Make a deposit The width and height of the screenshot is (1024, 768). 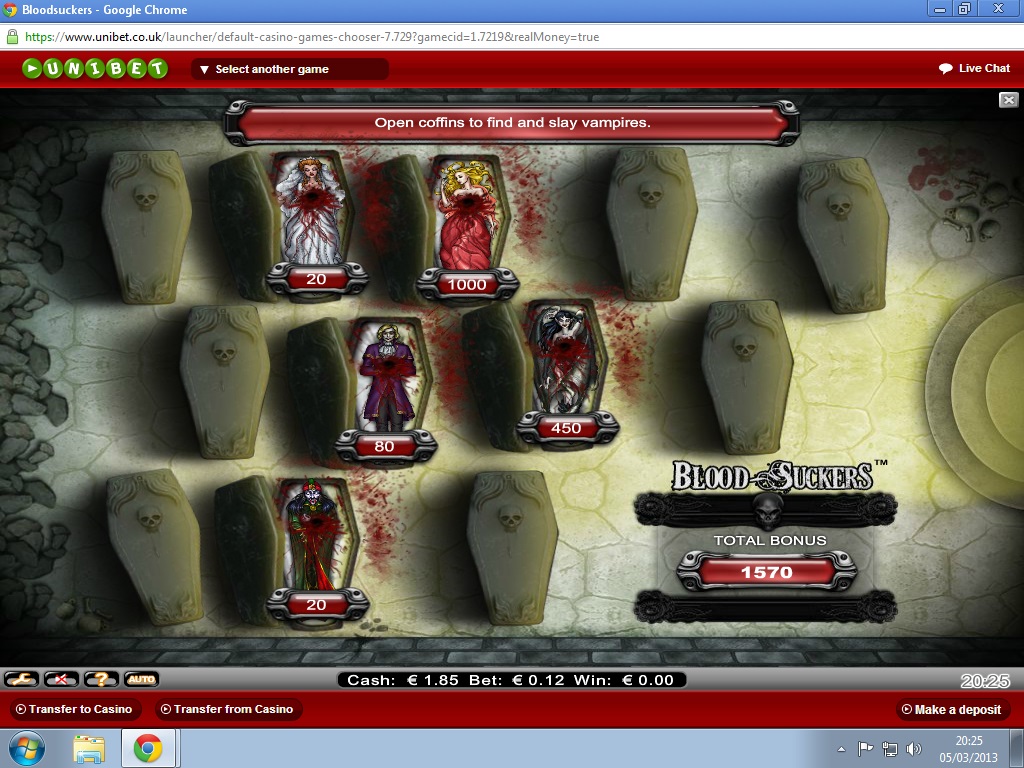tap(950, 709)
